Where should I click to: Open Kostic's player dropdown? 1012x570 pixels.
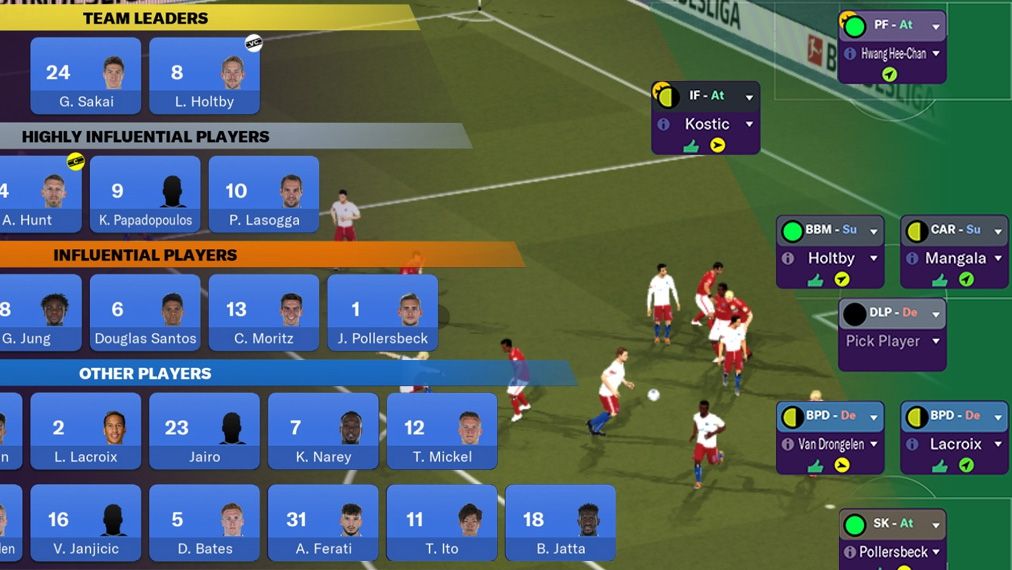[749, 124]
